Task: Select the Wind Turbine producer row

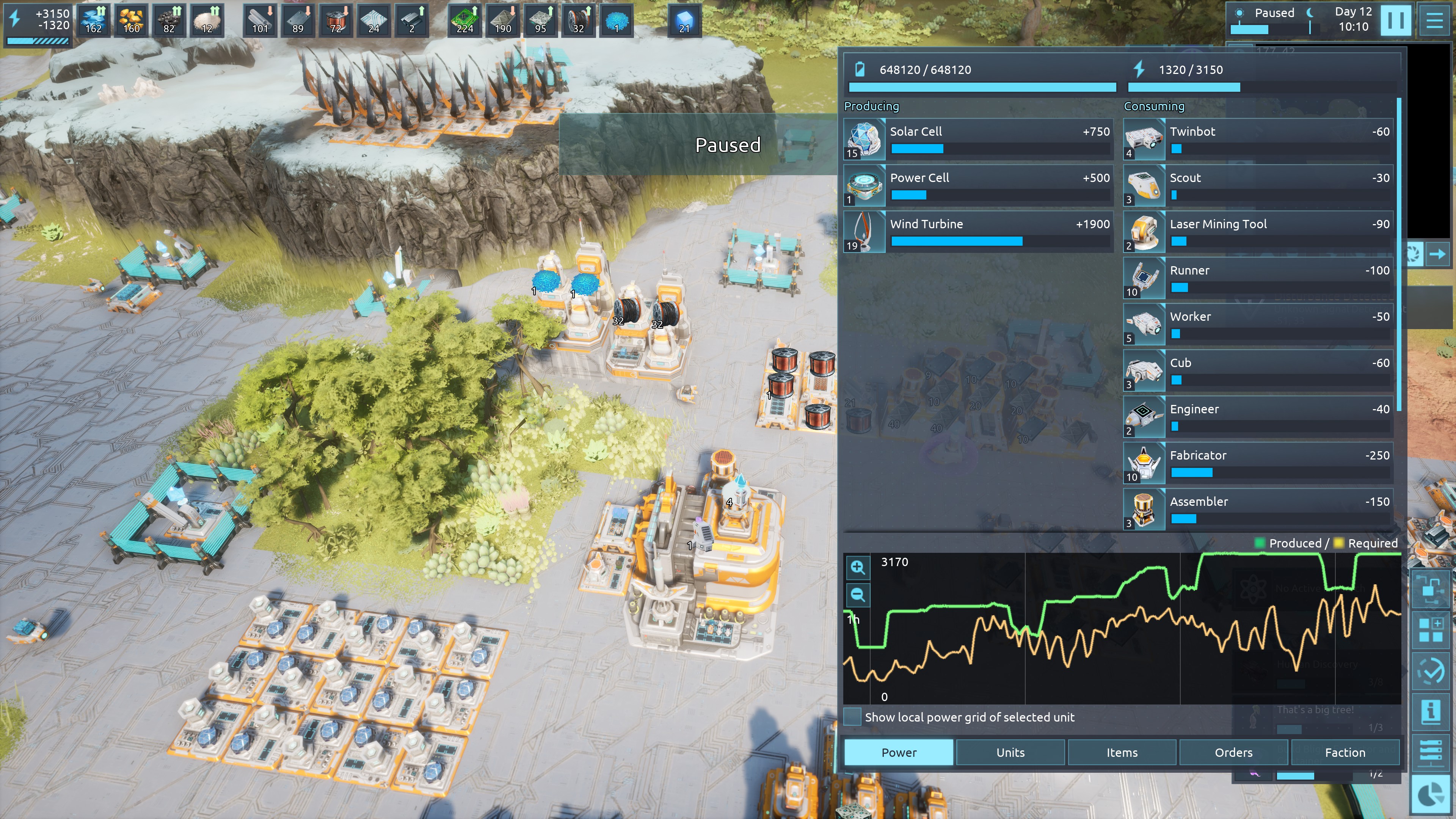Action: click(978, 232)
